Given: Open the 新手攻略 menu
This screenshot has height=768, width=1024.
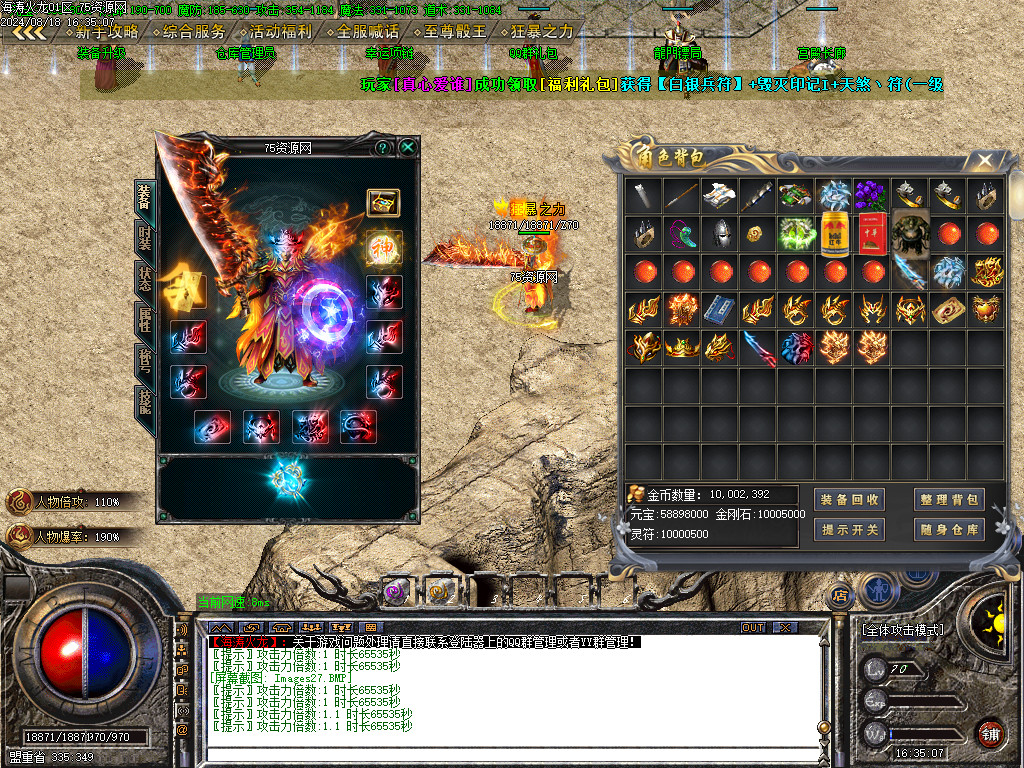Looking at the screenshot, I should 105,31.
